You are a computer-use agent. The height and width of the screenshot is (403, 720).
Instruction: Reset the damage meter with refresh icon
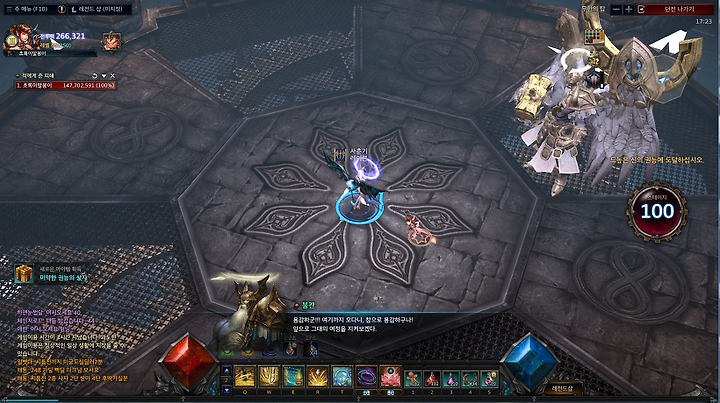(x=94, y=75)
